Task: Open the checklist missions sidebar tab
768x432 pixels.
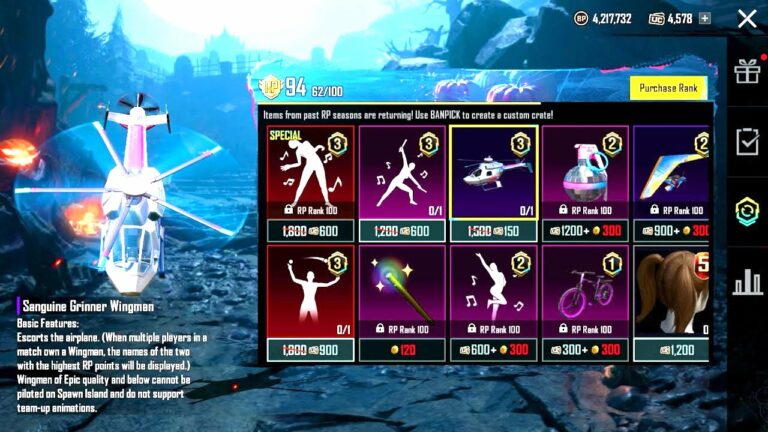Action: [x=747, y=142]
